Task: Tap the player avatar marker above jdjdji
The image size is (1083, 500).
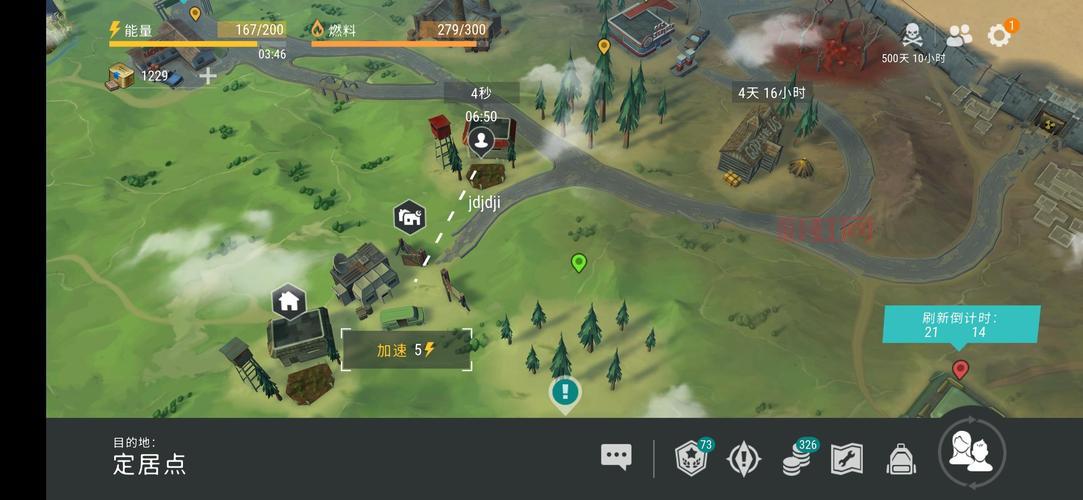Action: 482,140
